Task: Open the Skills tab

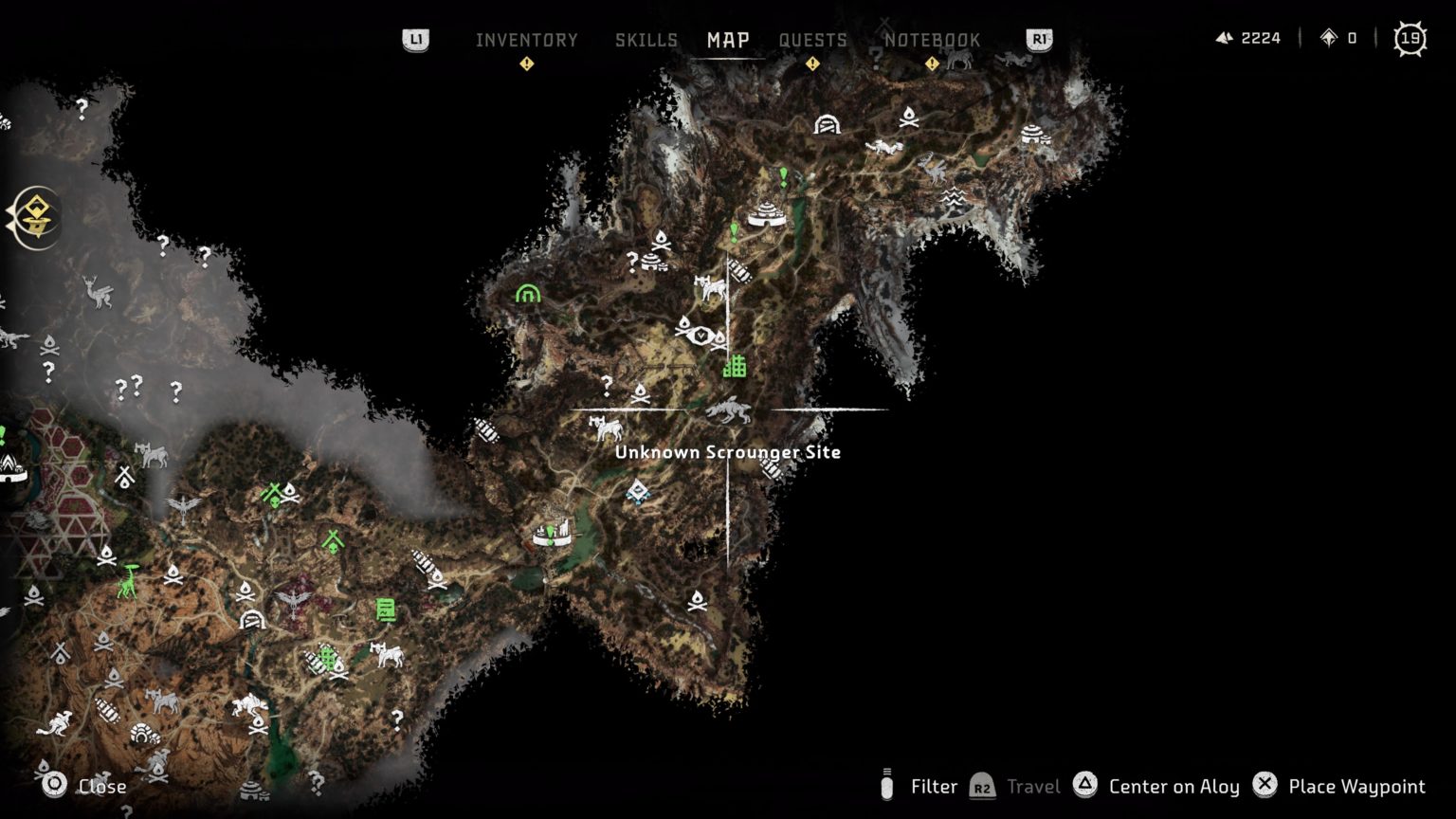Action: tap(646, 40)
